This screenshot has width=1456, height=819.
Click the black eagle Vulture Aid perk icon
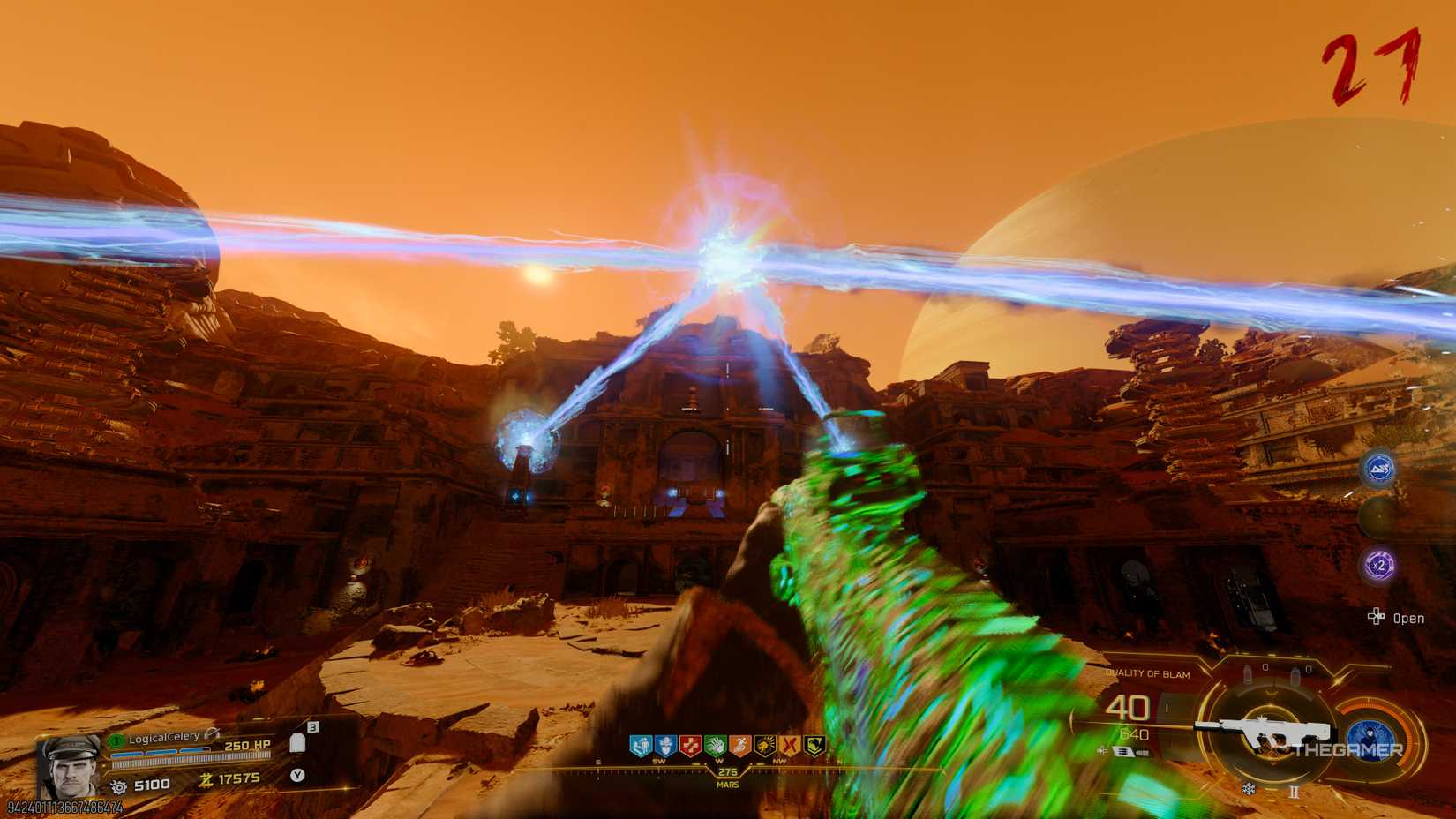814,744
